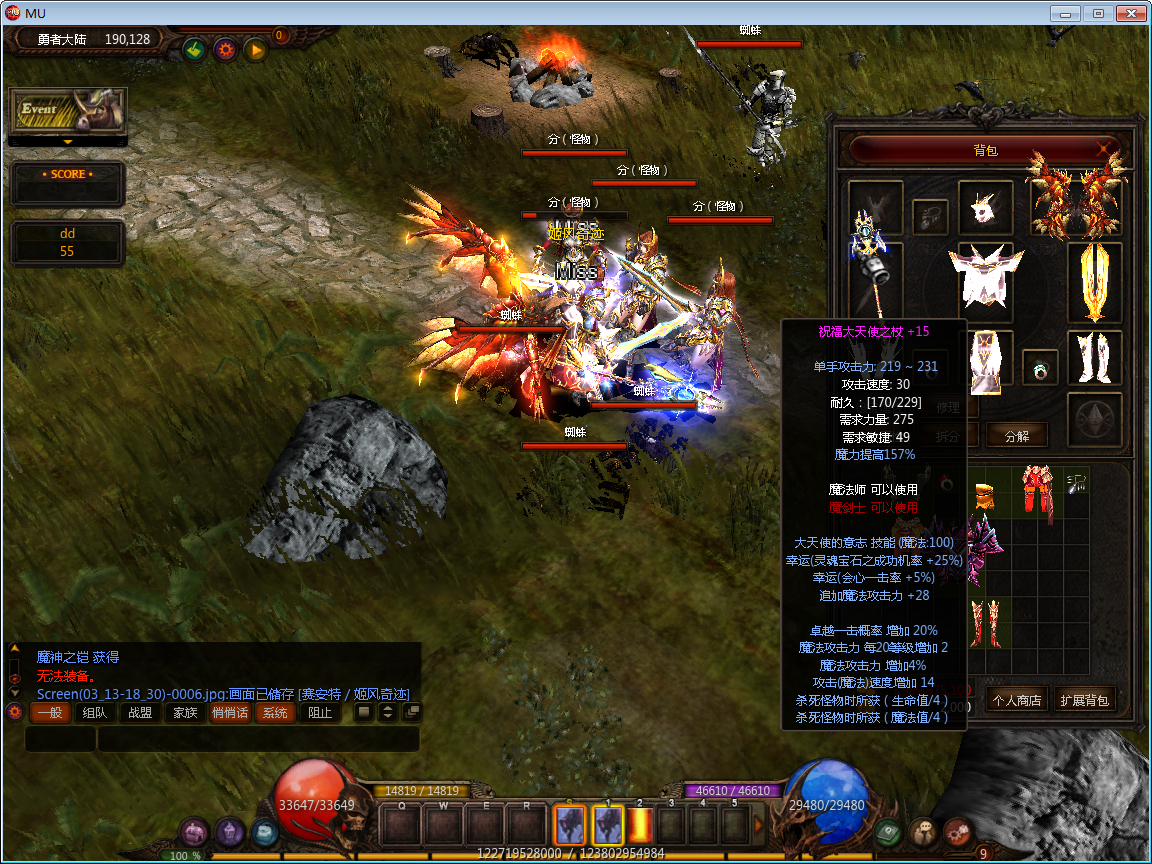Minimize the MU game window

coord(1066,14)
